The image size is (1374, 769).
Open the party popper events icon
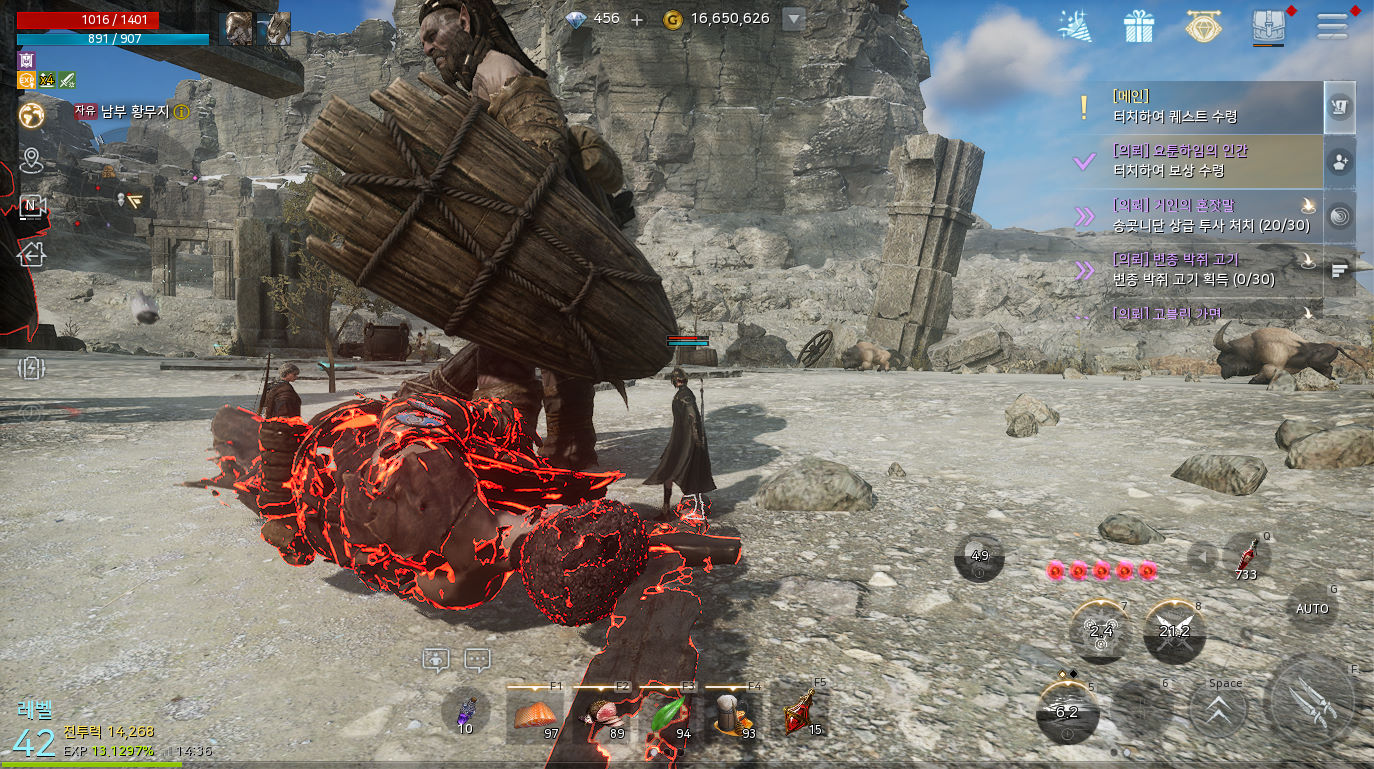coord(1075,26)
